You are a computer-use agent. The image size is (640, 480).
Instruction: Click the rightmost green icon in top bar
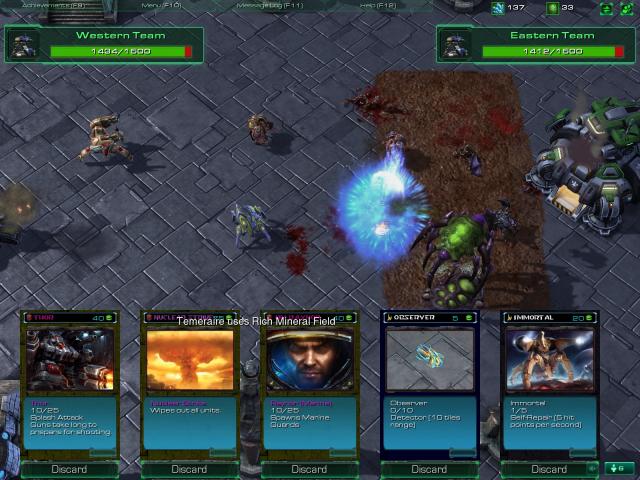coord(626,8)
